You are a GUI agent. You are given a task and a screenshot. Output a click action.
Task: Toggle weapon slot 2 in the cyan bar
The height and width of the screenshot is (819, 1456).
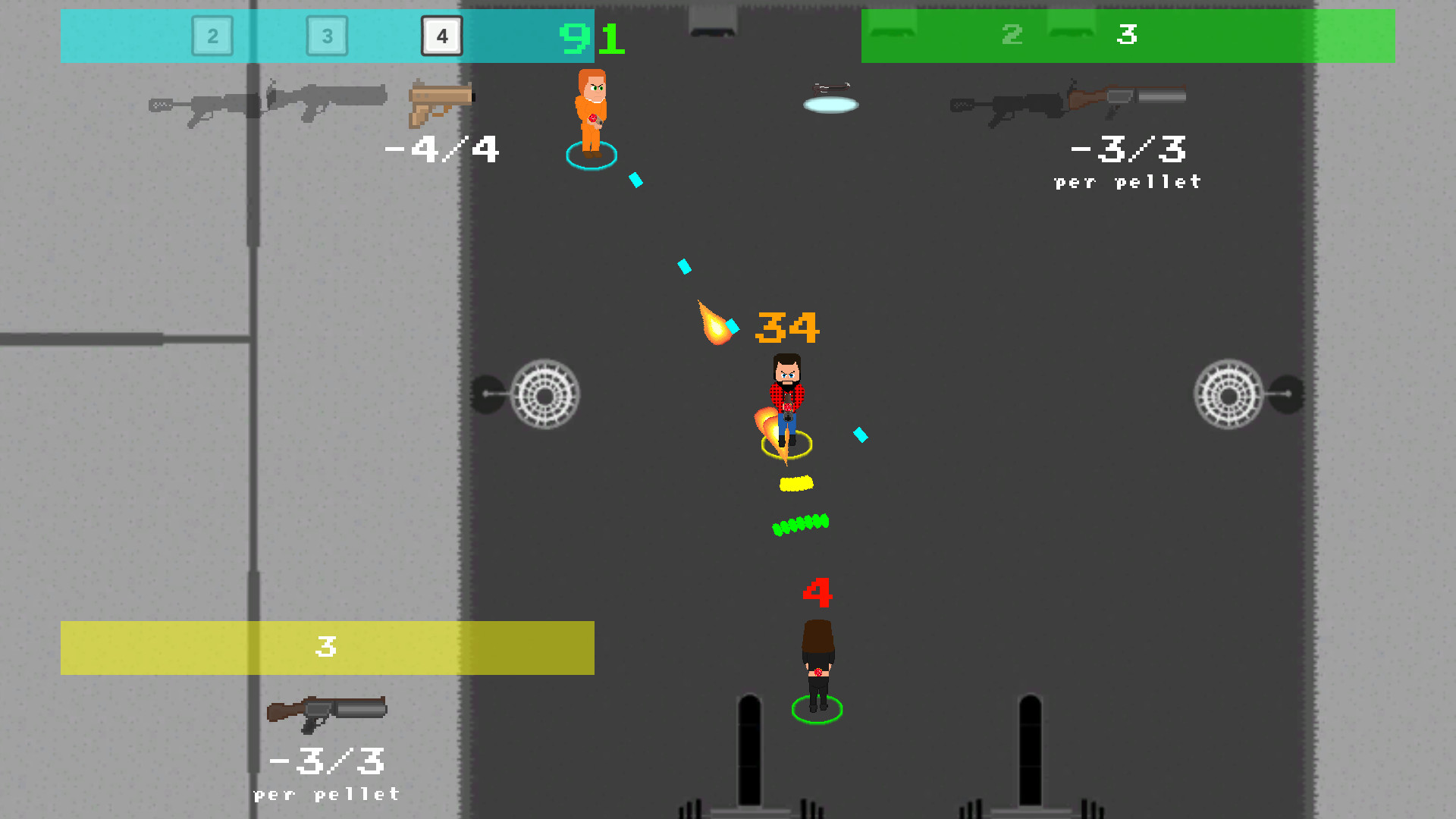click(x=212, y=36)
